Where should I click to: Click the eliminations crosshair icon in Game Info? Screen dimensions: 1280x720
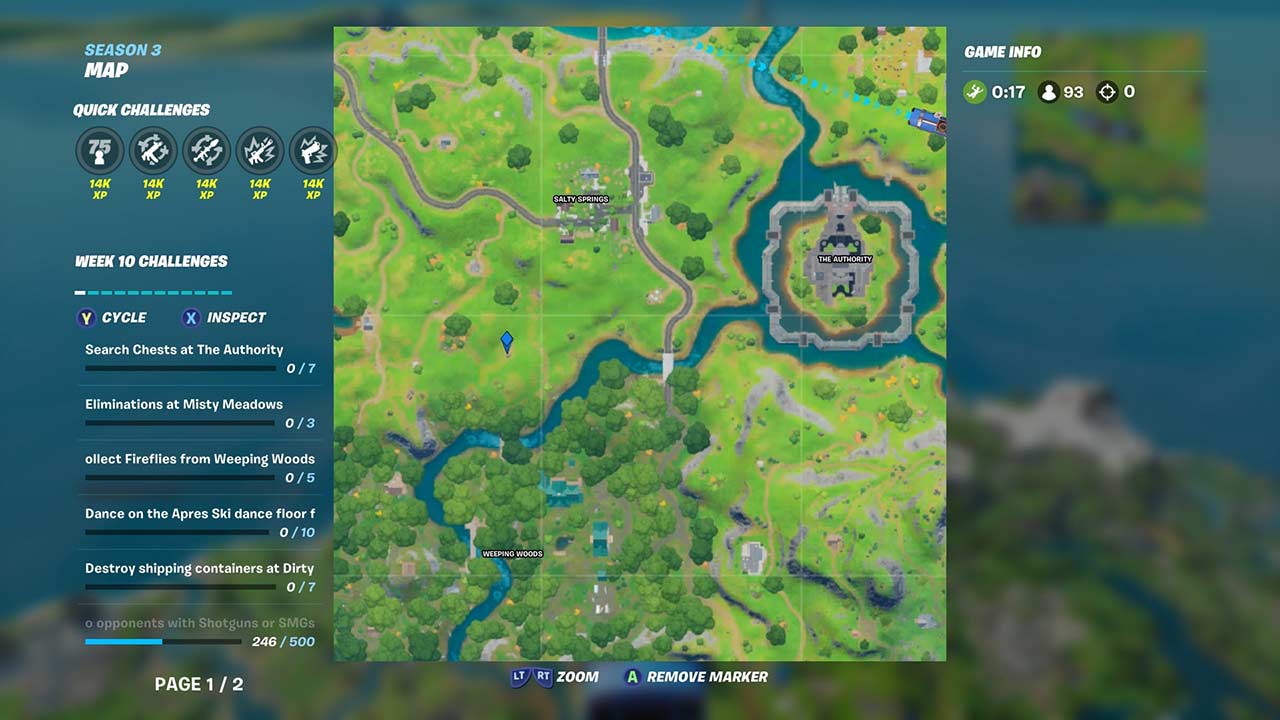pyautogui.click(x=1107, y=91)
